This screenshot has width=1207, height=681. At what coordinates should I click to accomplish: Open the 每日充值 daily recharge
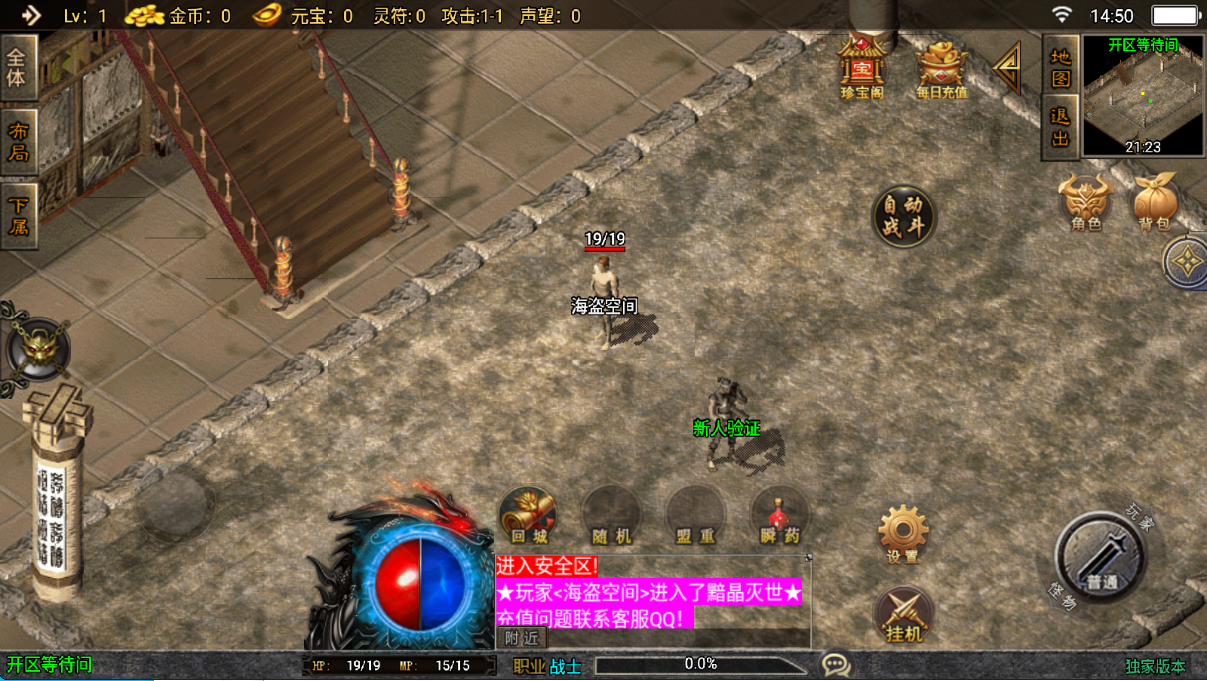click(x=941, y=67)
